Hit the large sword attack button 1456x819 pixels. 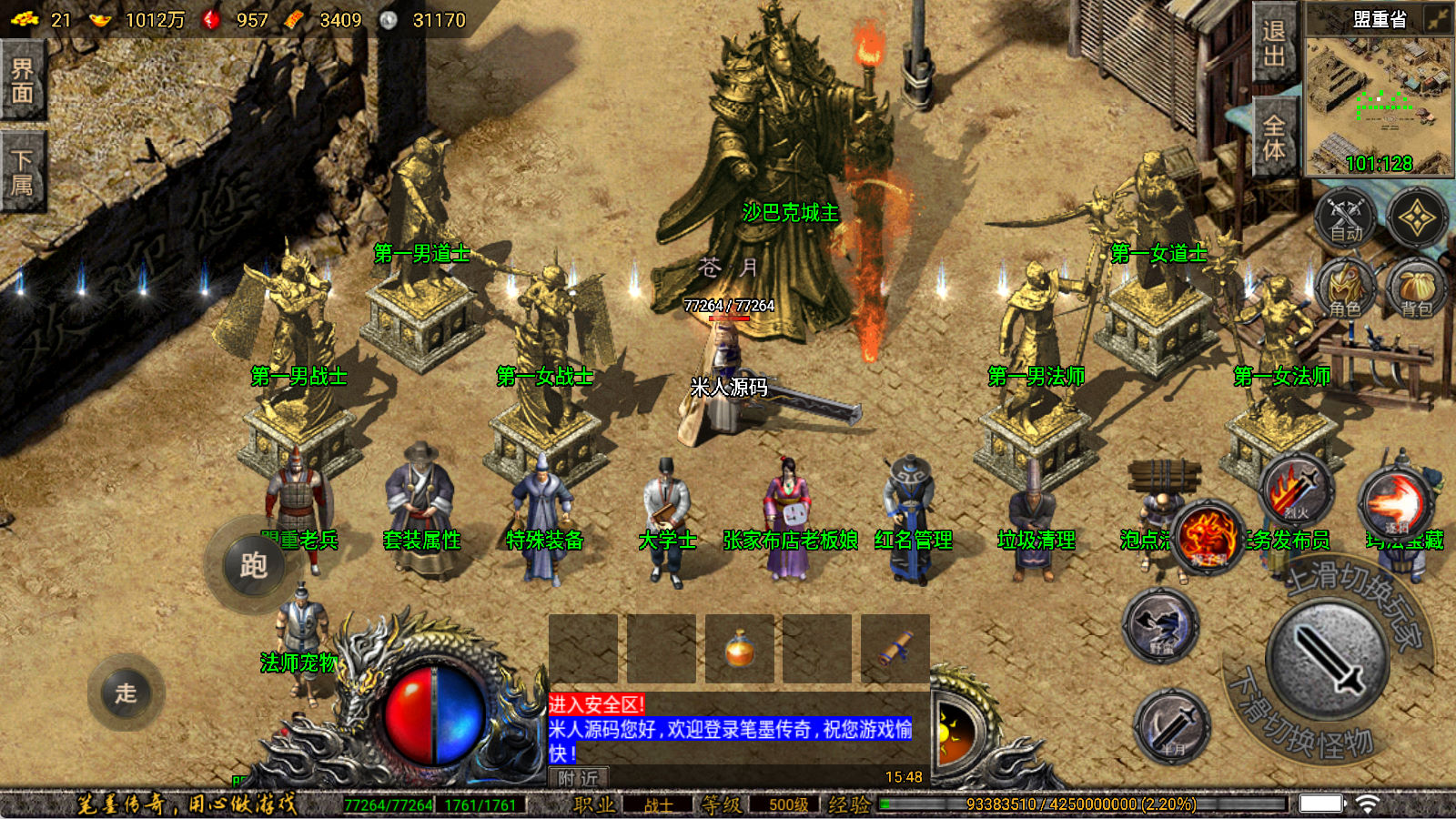point(1328,661)
